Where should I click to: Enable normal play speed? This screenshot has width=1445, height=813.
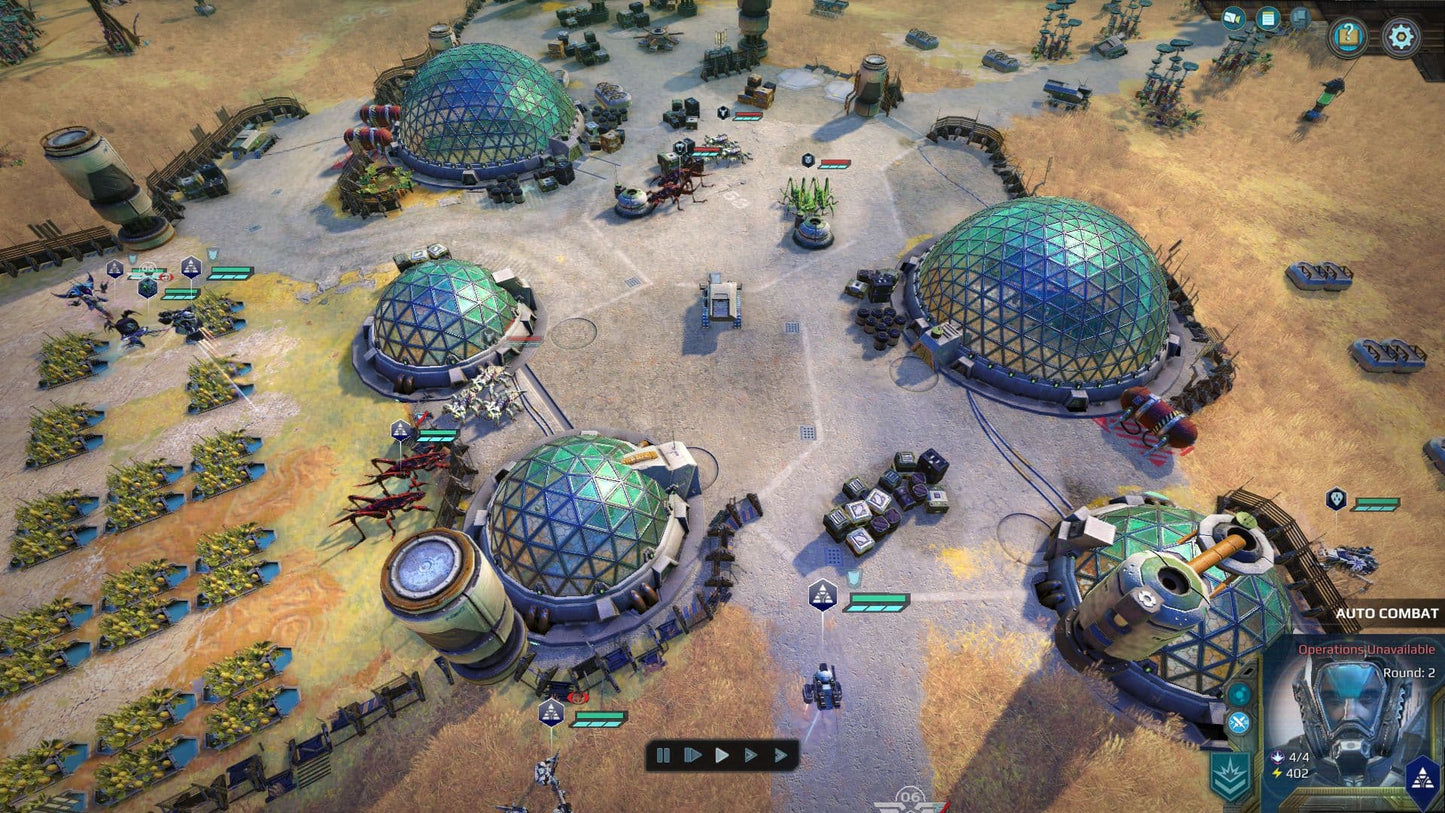(724, 756)
